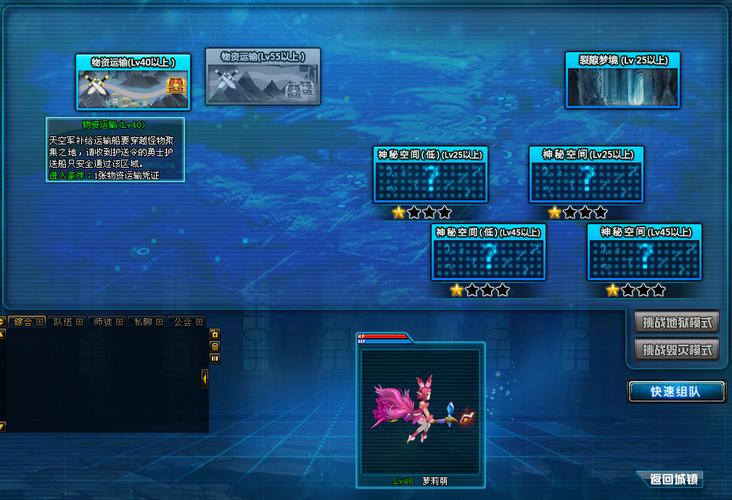Start 快速组队 quick party matching

click(676, 391)
